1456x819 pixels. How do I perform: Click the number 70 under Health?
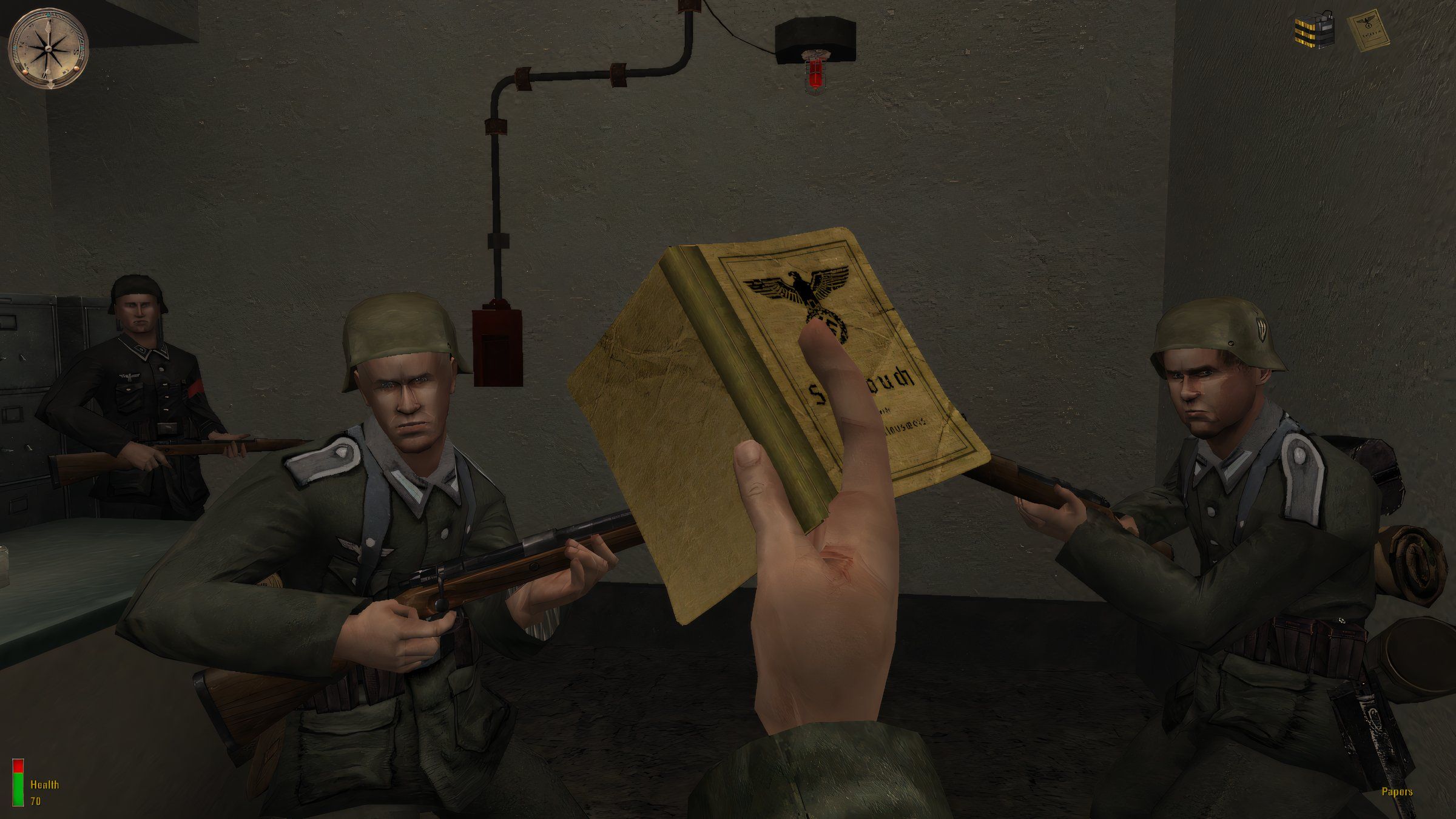[x=35, y=801]
